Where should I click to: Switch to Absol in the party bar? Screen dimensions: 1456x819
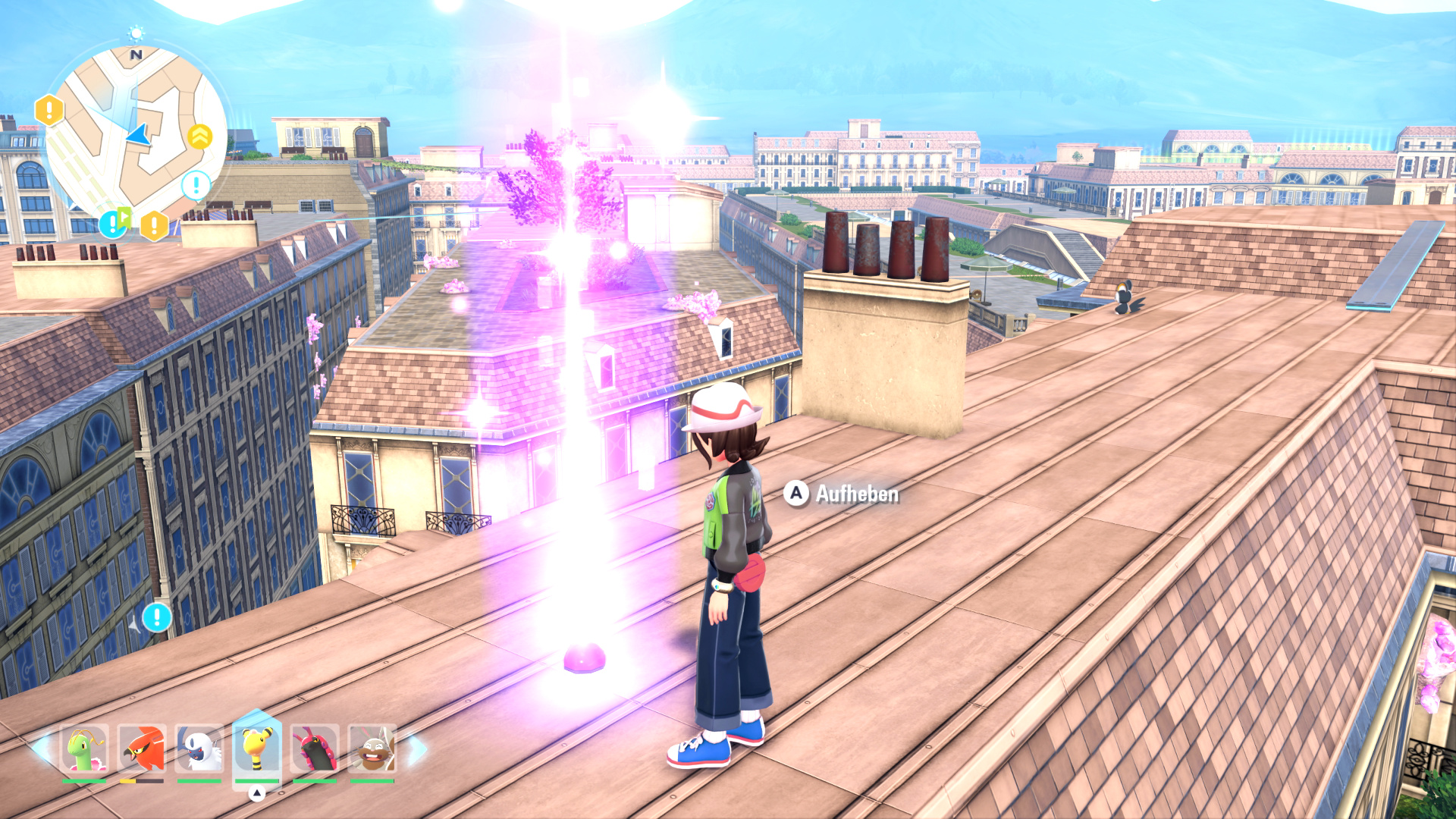tap(199, 749)
